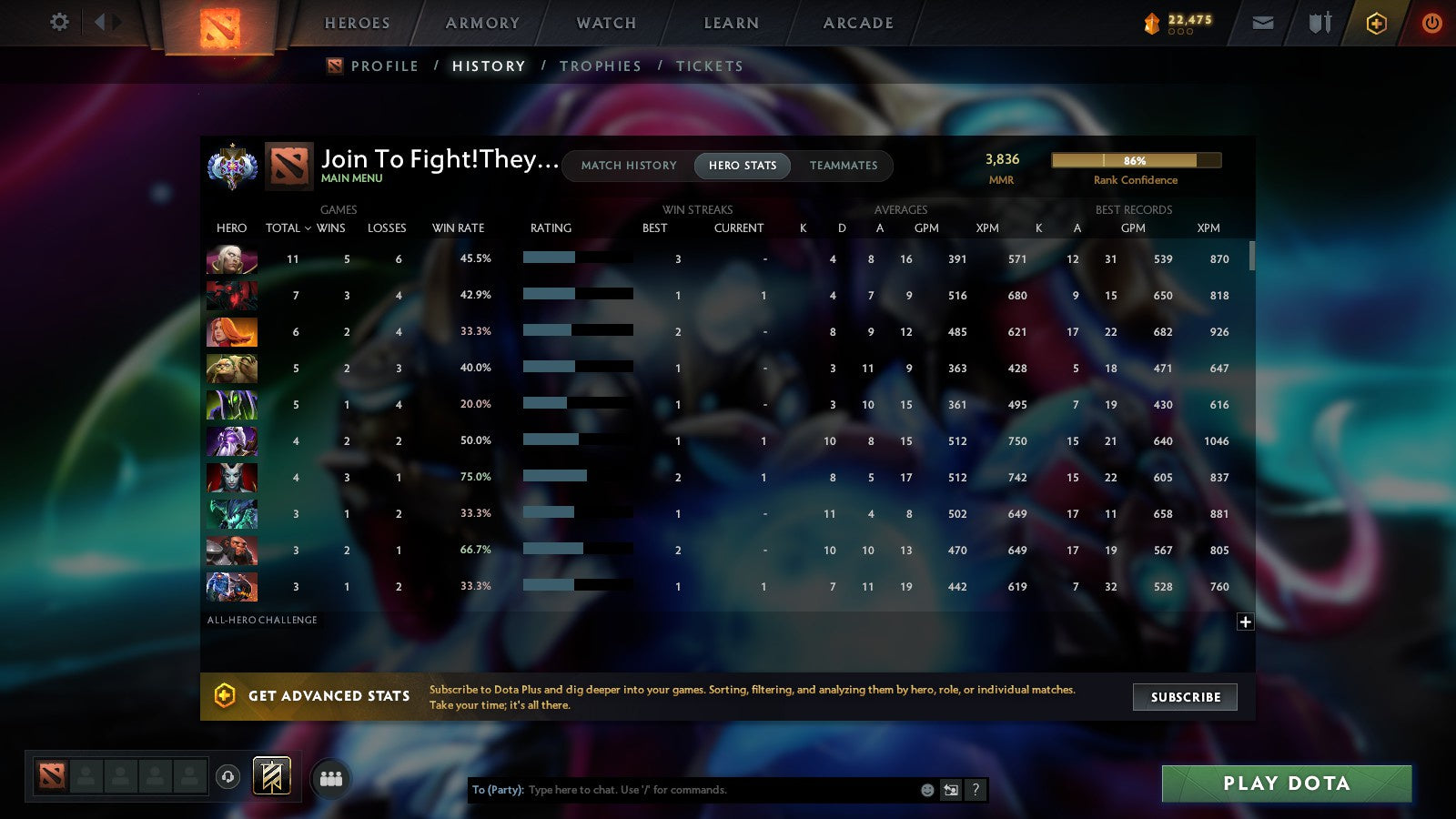Open Dota Plus via the gold hexagon icon

coord(1376,23)
